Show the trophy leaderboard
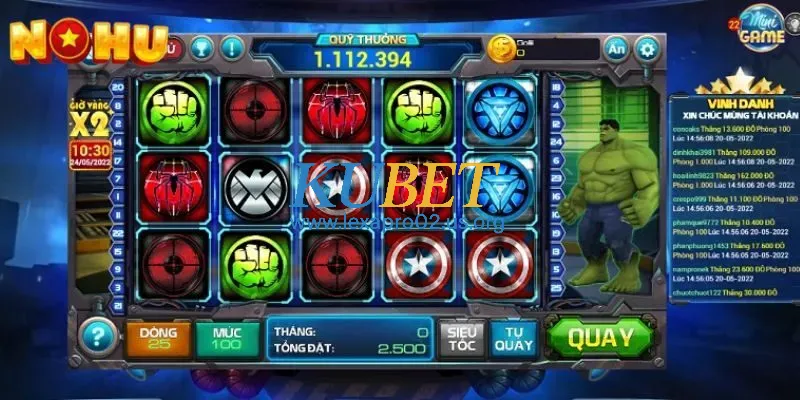The image size is (800, 400). 200,47
